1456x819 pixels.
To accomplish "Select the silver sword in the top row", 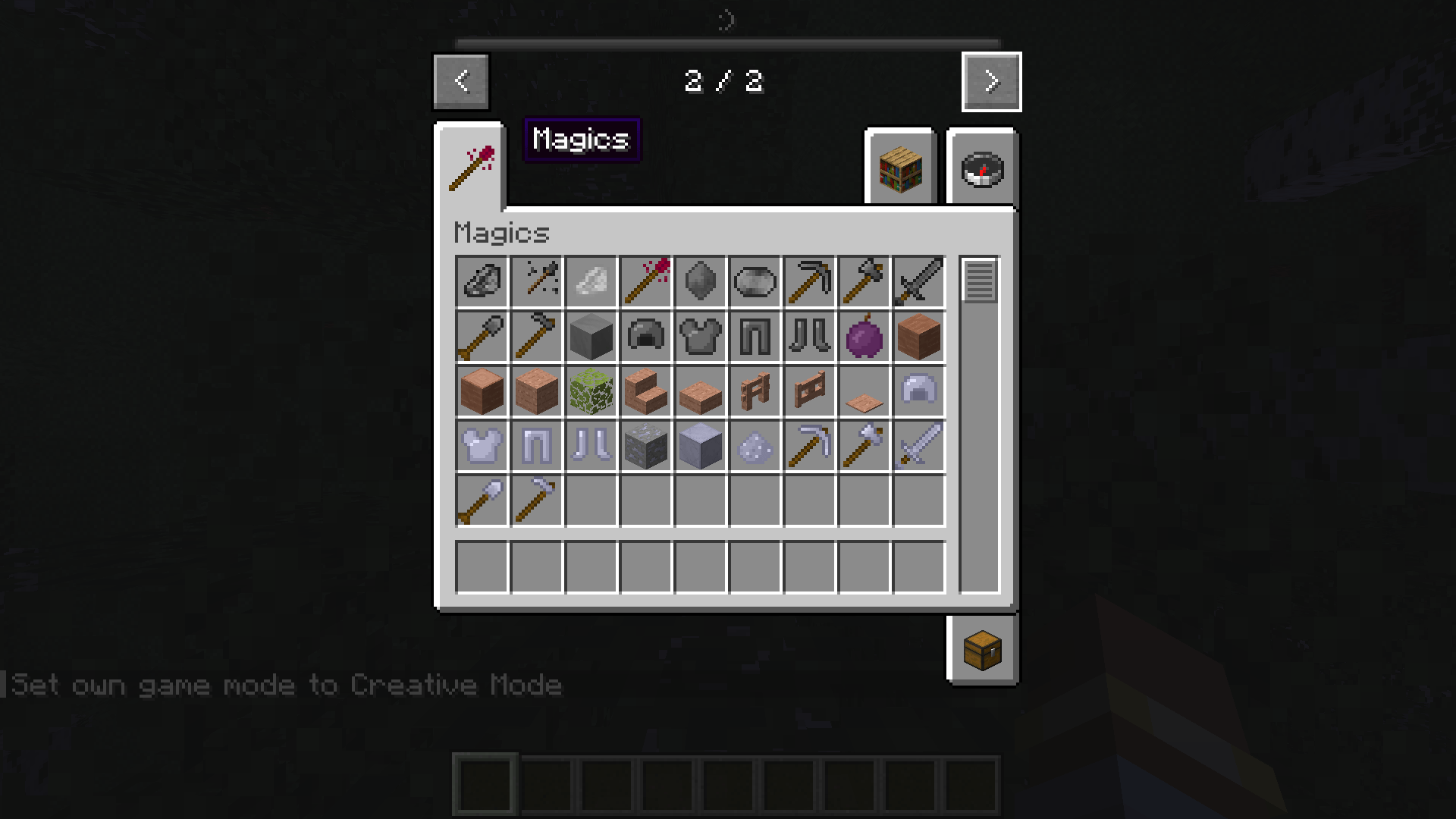I will pyautogui.click(x=918, y=281).
